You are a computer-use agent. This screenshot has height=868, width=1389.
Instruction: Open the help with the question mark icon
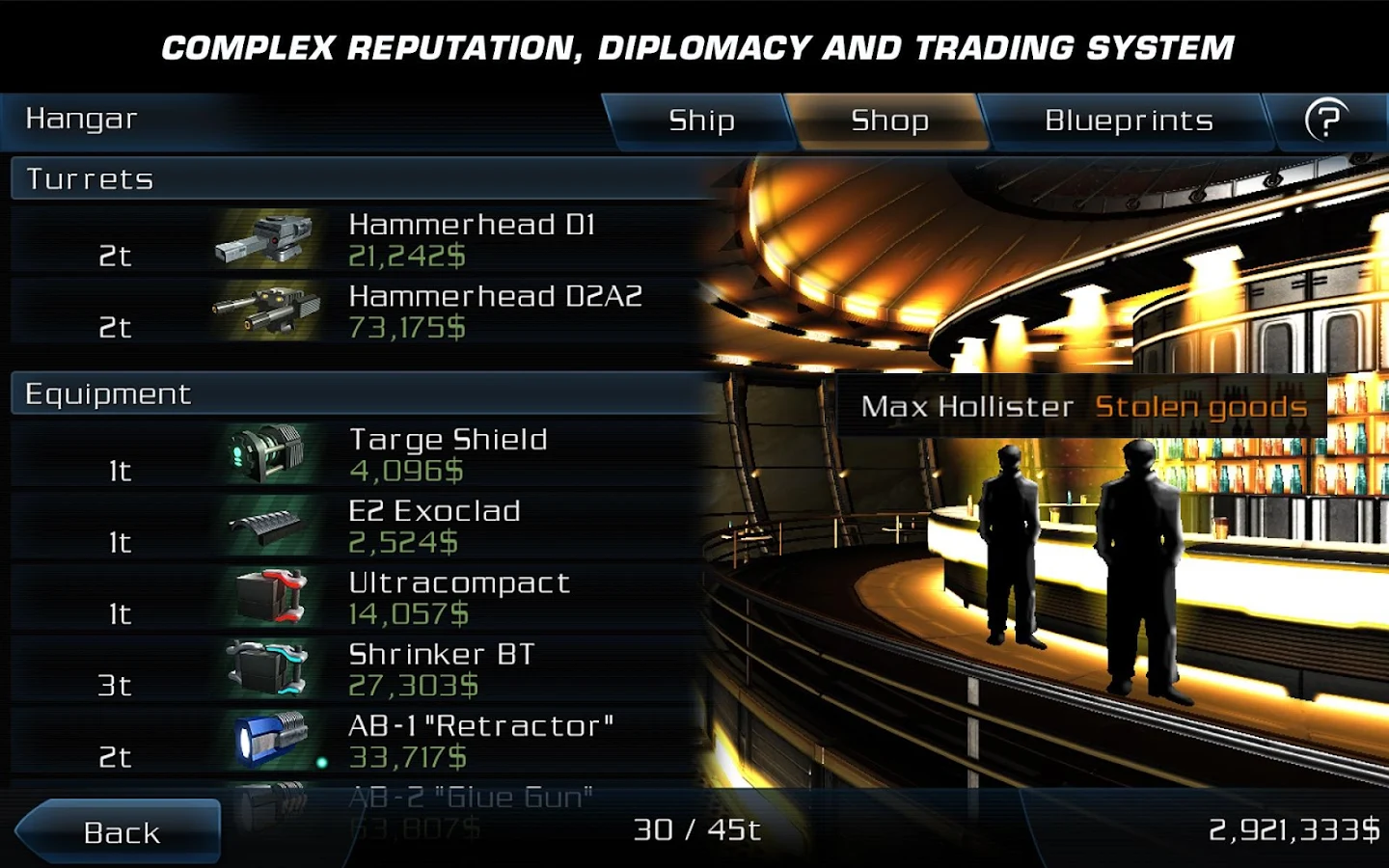click(1329, 120)
